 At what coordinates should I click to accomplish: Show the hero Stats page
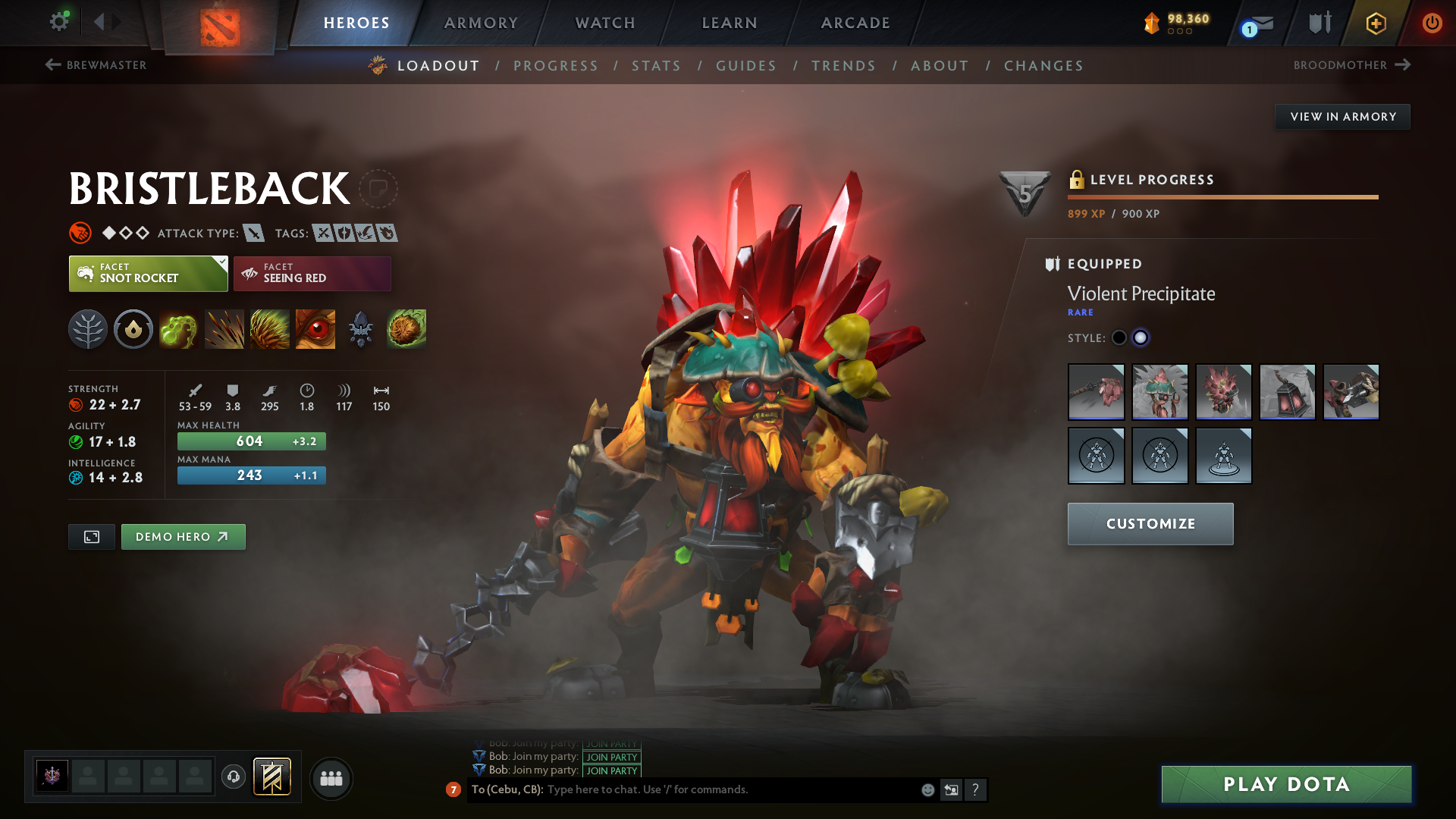coord(656,66)
